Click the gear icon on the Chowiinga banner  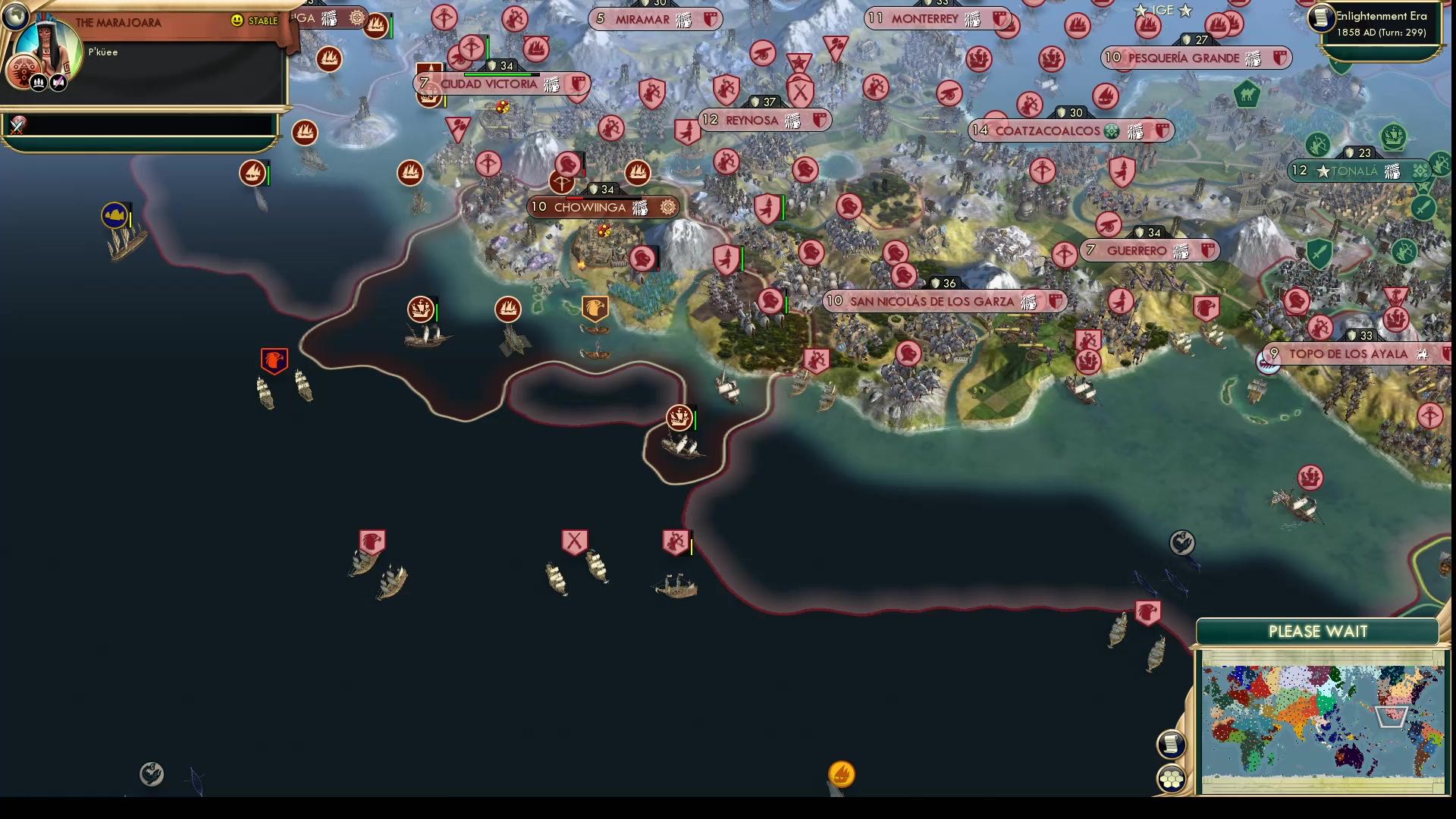666,206
